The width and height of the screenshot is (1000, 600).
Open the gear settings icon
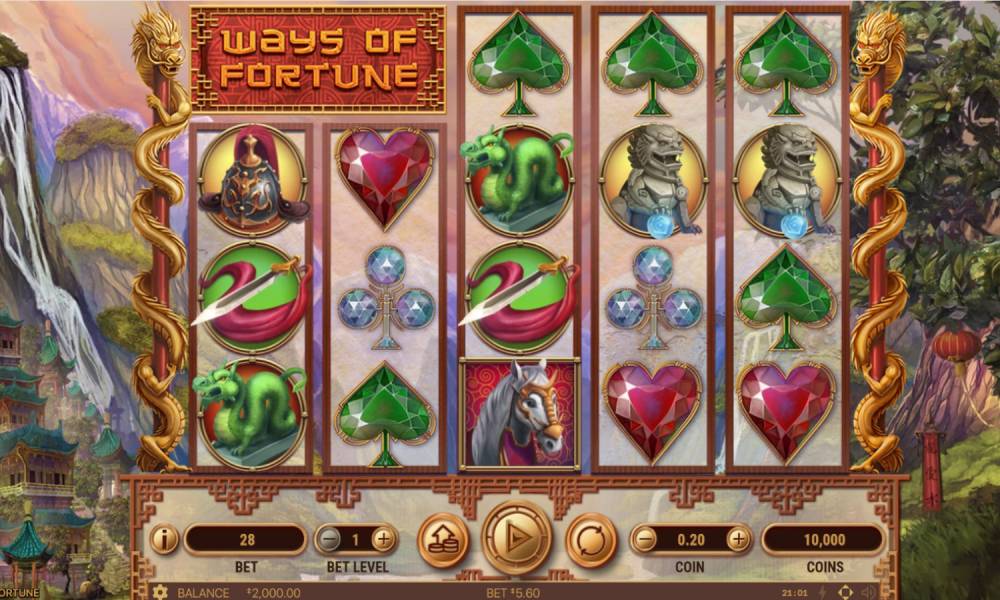click(160, 592)
